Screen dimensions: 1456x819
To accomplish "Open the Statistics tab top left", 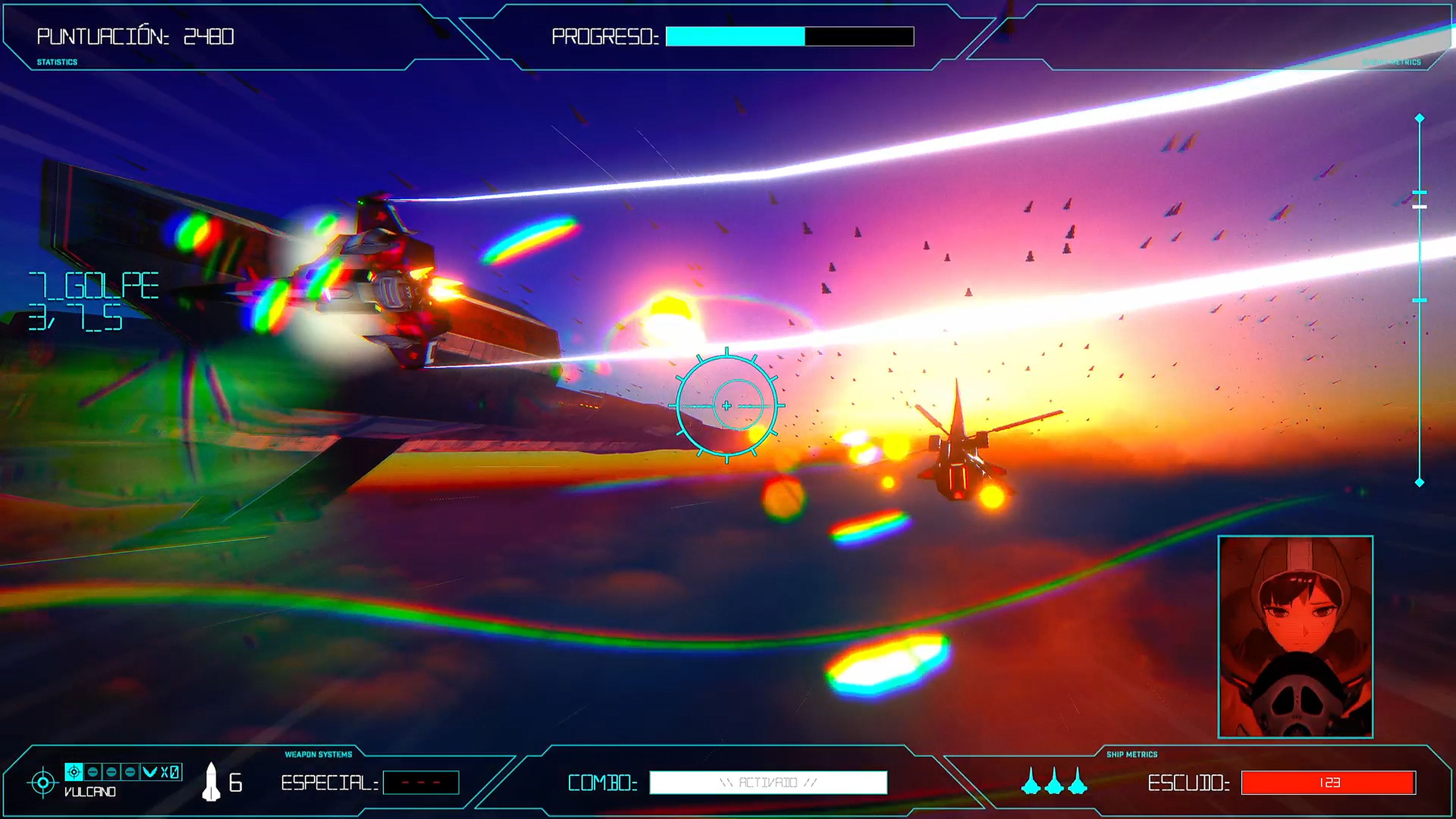I will point(56,62).
